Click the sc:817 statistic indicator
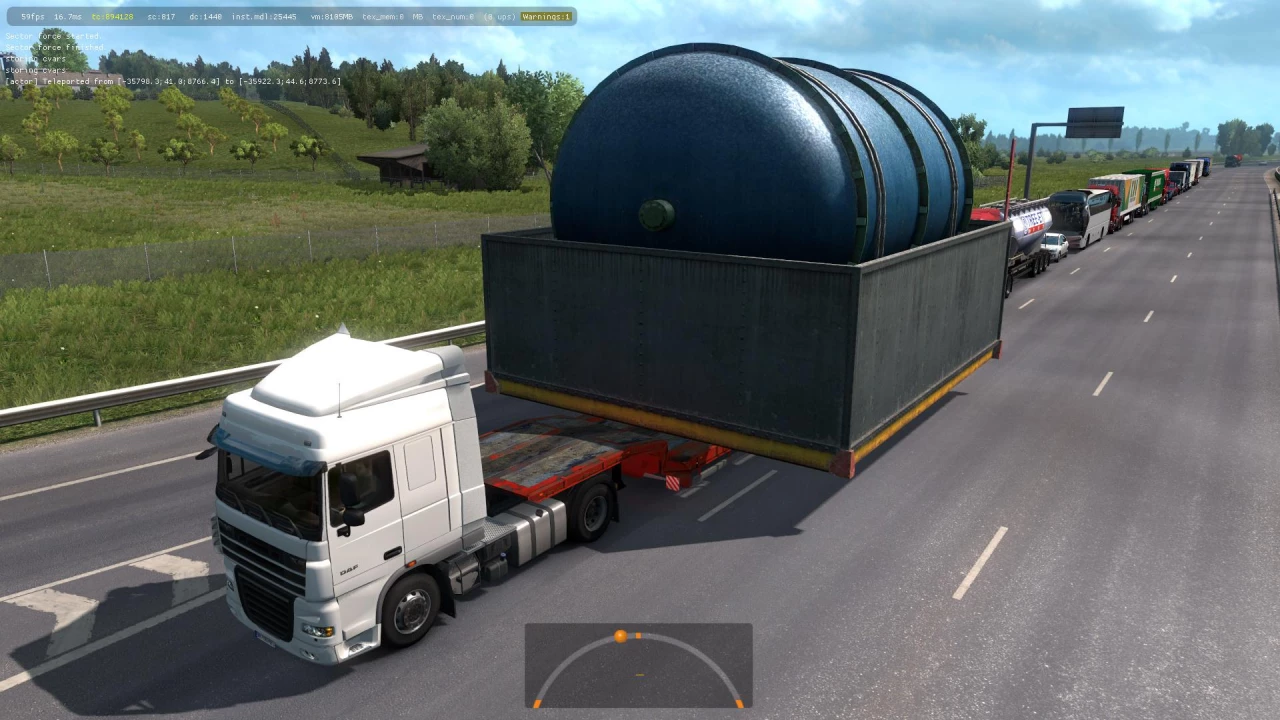The image size is (1280, 720). [161, 17]
